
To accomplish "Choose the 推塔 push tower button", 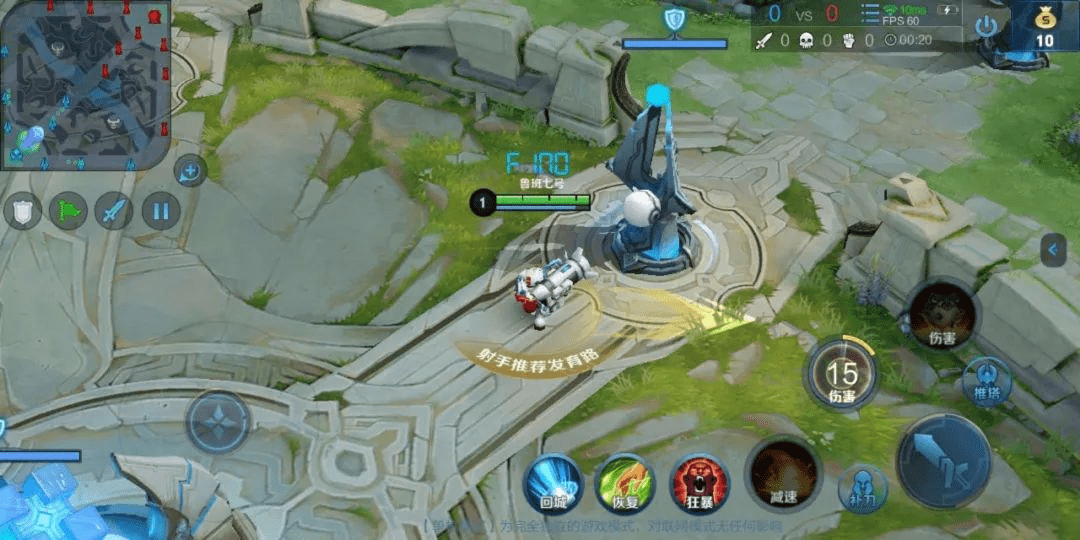I will 988,382.
